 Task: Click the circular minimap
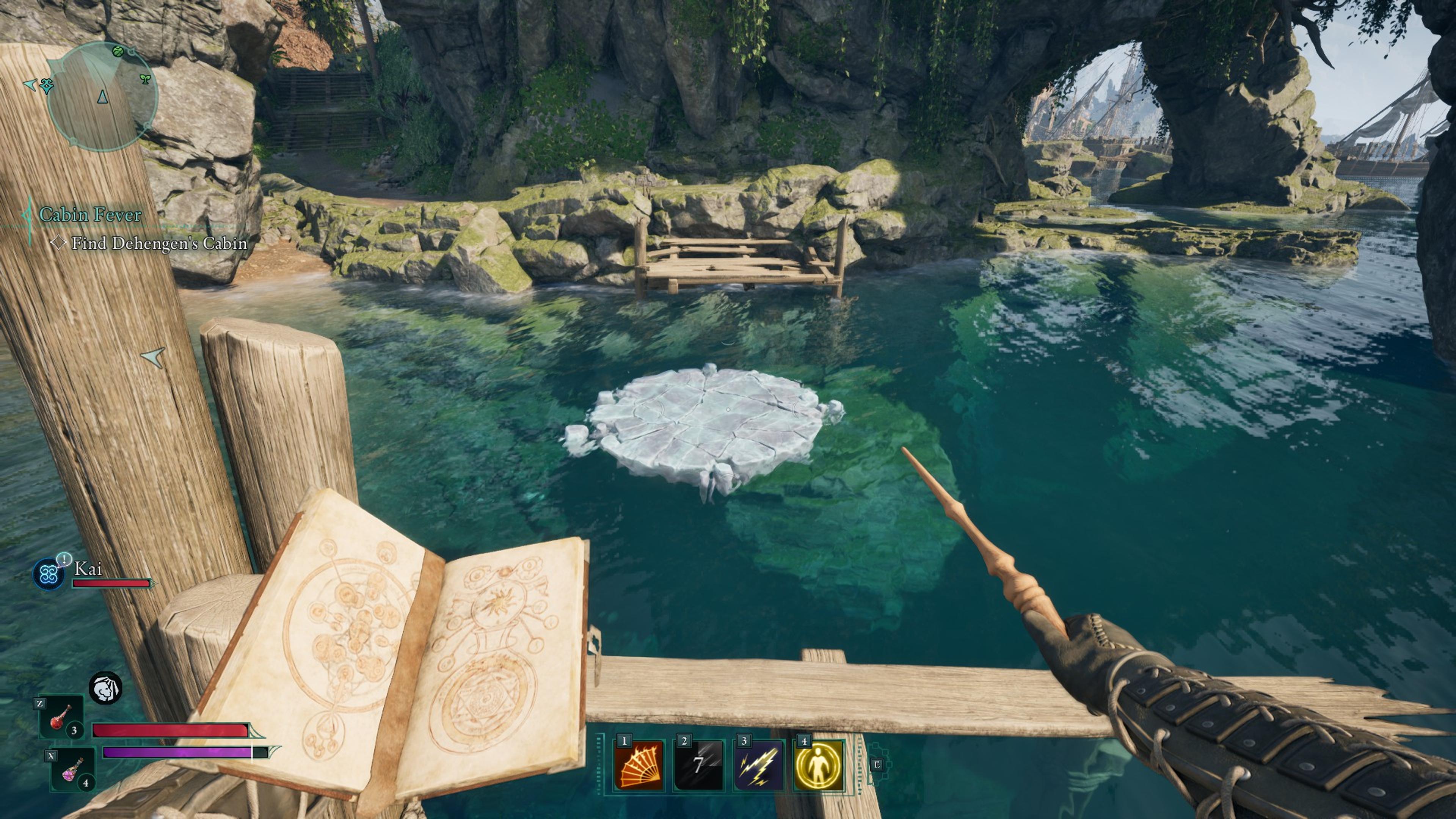click(102, 96)
